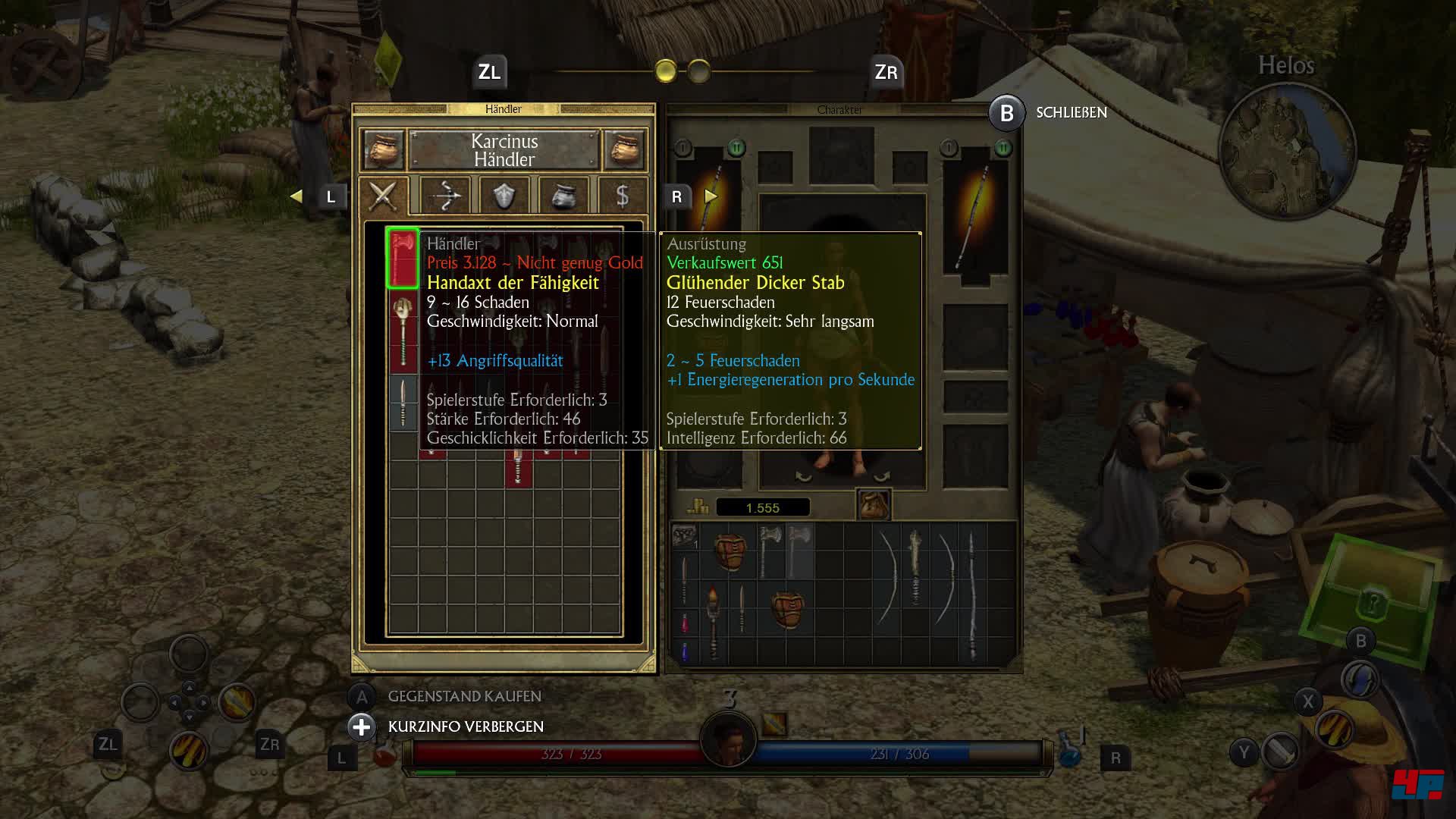Click the Helos minimap
Screen dimensions: 1456x819
[1286, 148]
